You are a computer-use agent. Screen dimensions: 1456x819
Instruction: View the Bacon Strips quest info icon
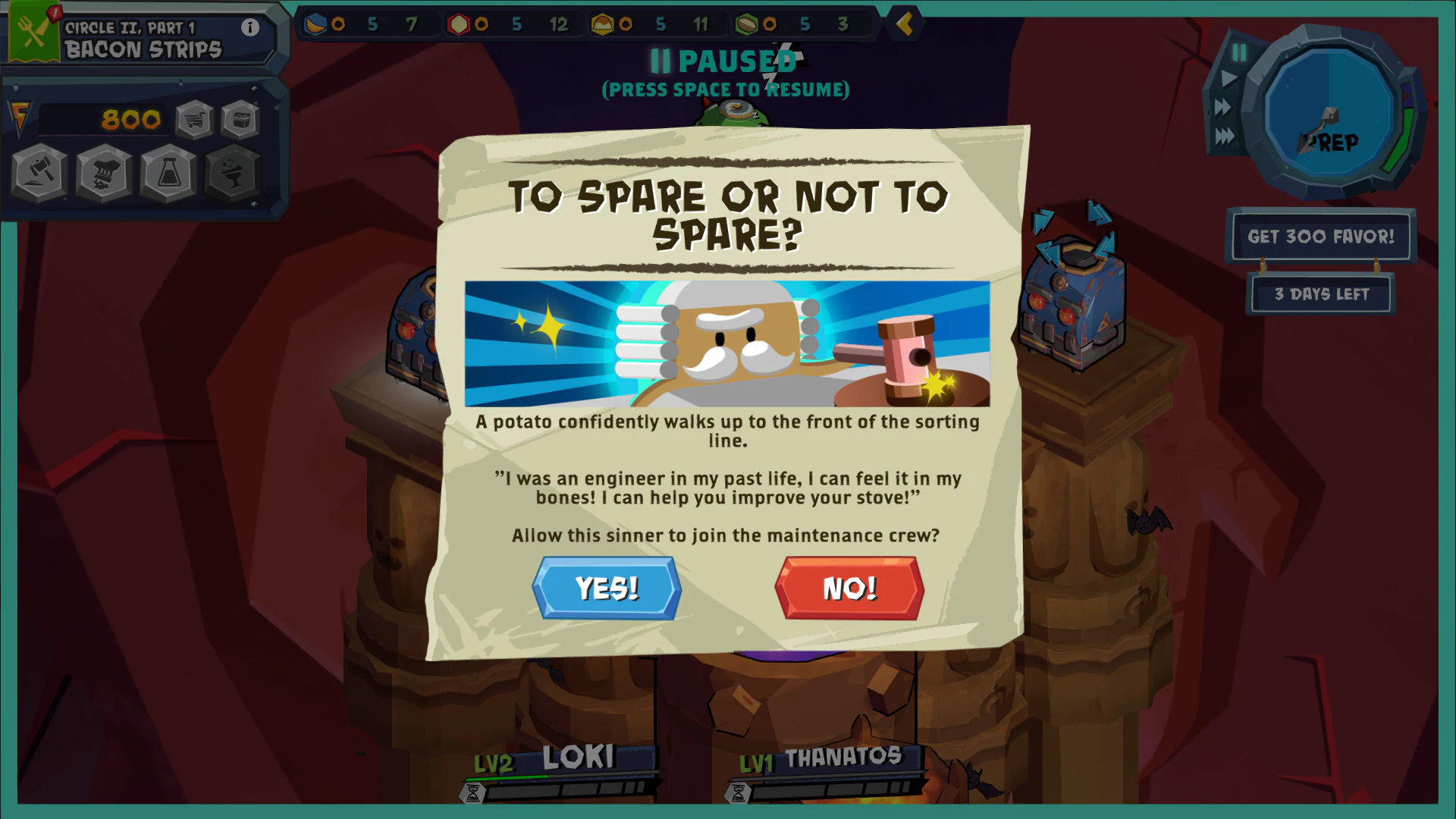pyautogui.click(x=249, y=26)
